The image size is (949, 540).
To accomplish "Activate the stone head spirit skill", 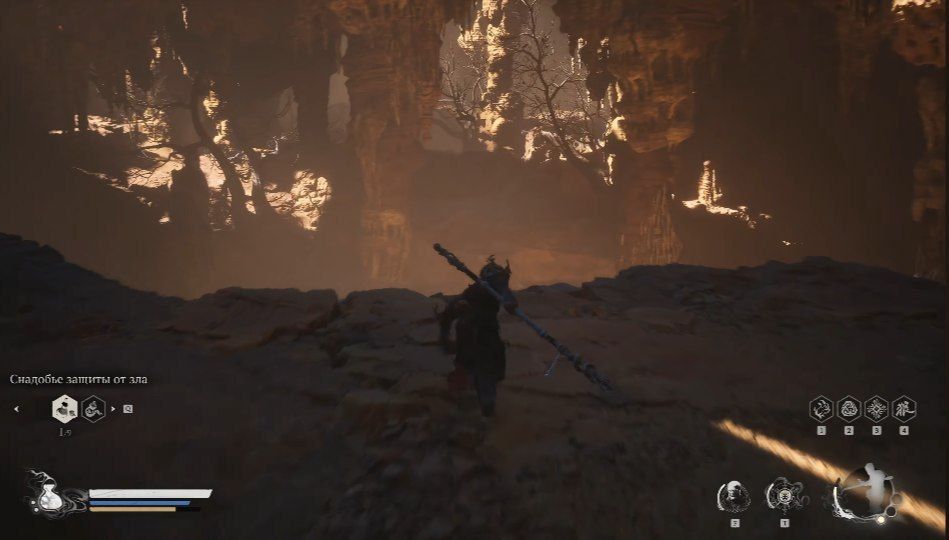I will (734, 496).
